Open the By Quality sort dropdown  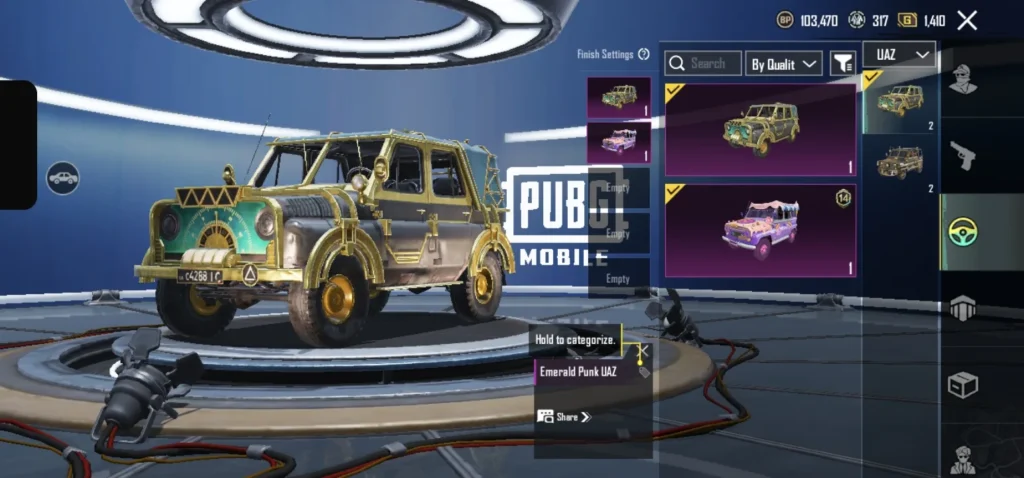coord(785,63)
